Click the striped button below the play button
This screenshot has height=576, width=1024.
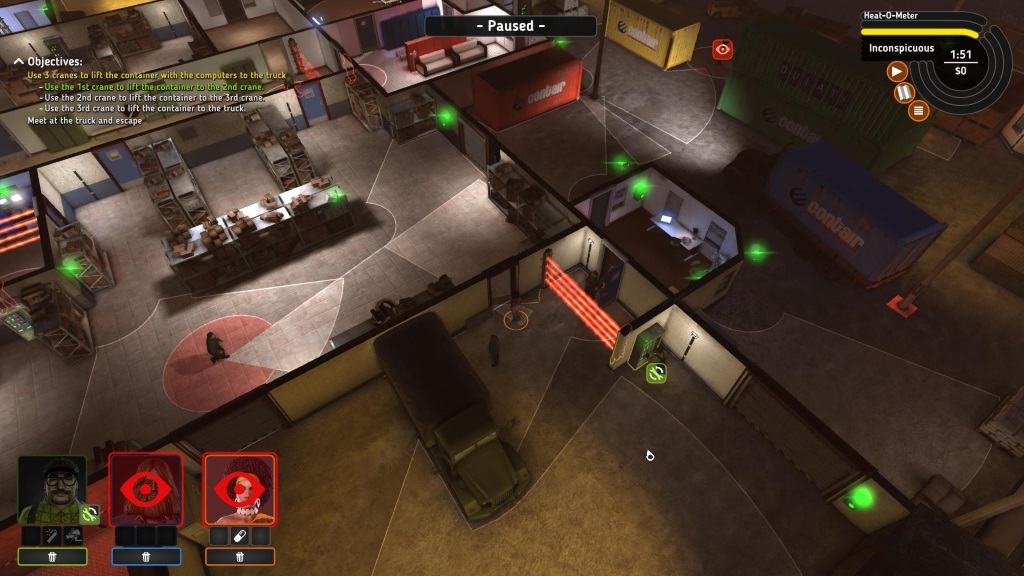[x=905, y=93]
